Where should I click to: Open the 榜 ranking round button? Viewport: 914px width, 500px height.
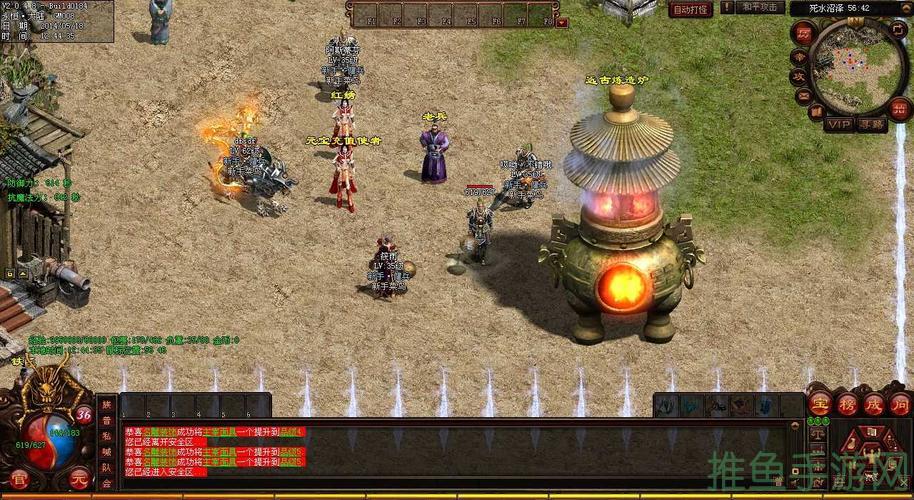[x=847, y=405]
